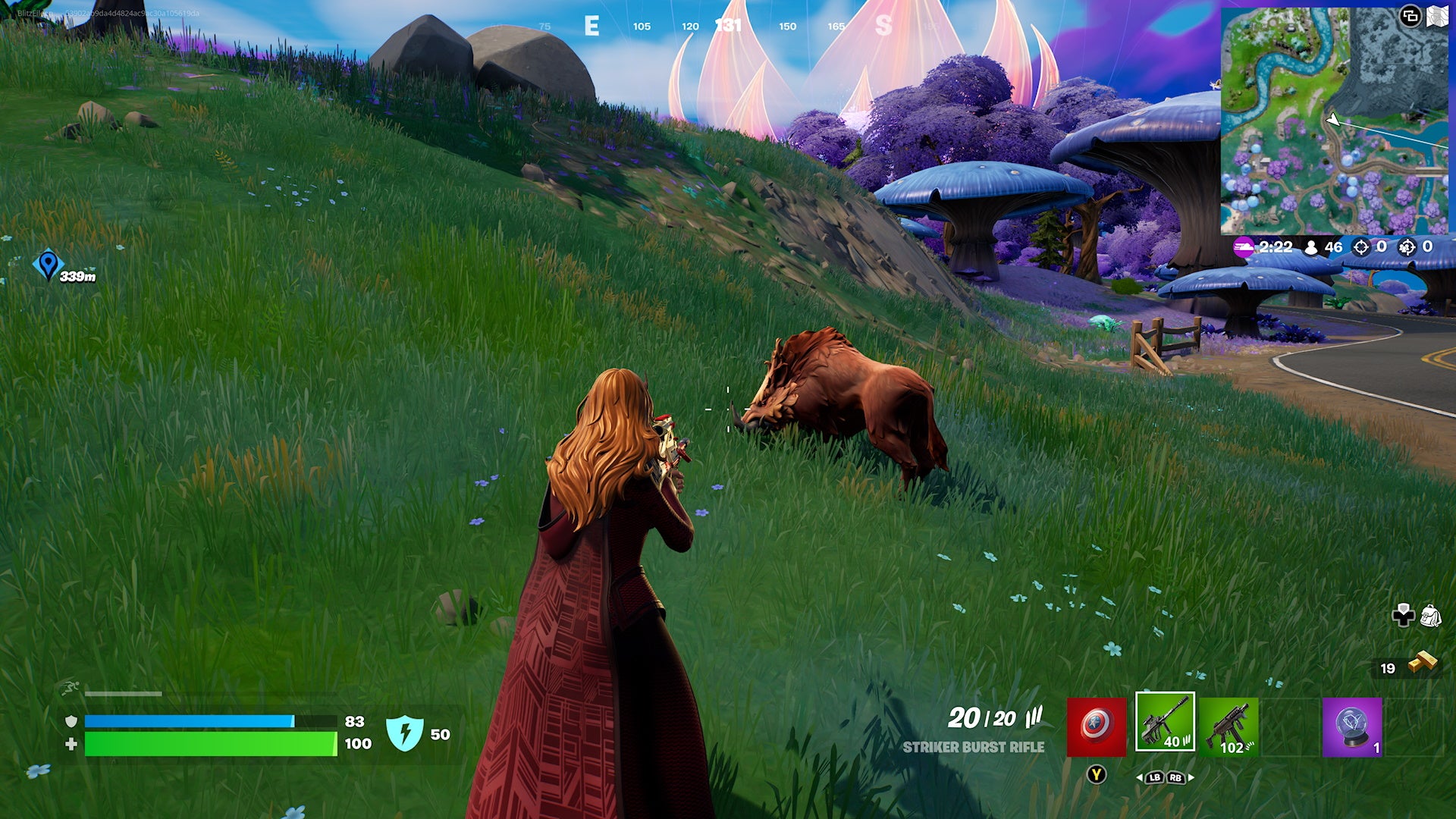
Task: Click the squad eliminations icon
Action: [1407, 246]
